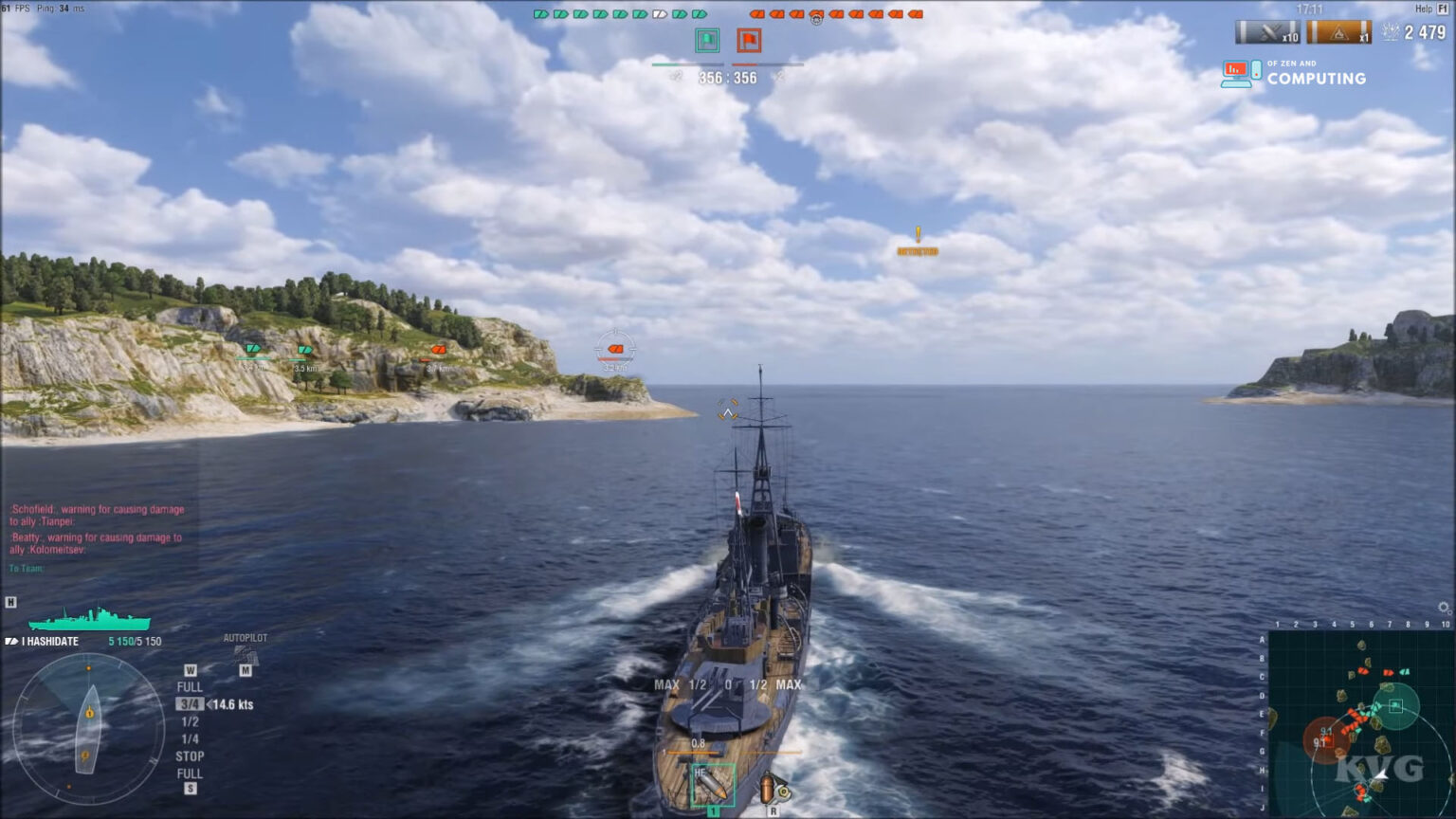Click the To Team chat line
1456x819 pixels.
point(27,569)
